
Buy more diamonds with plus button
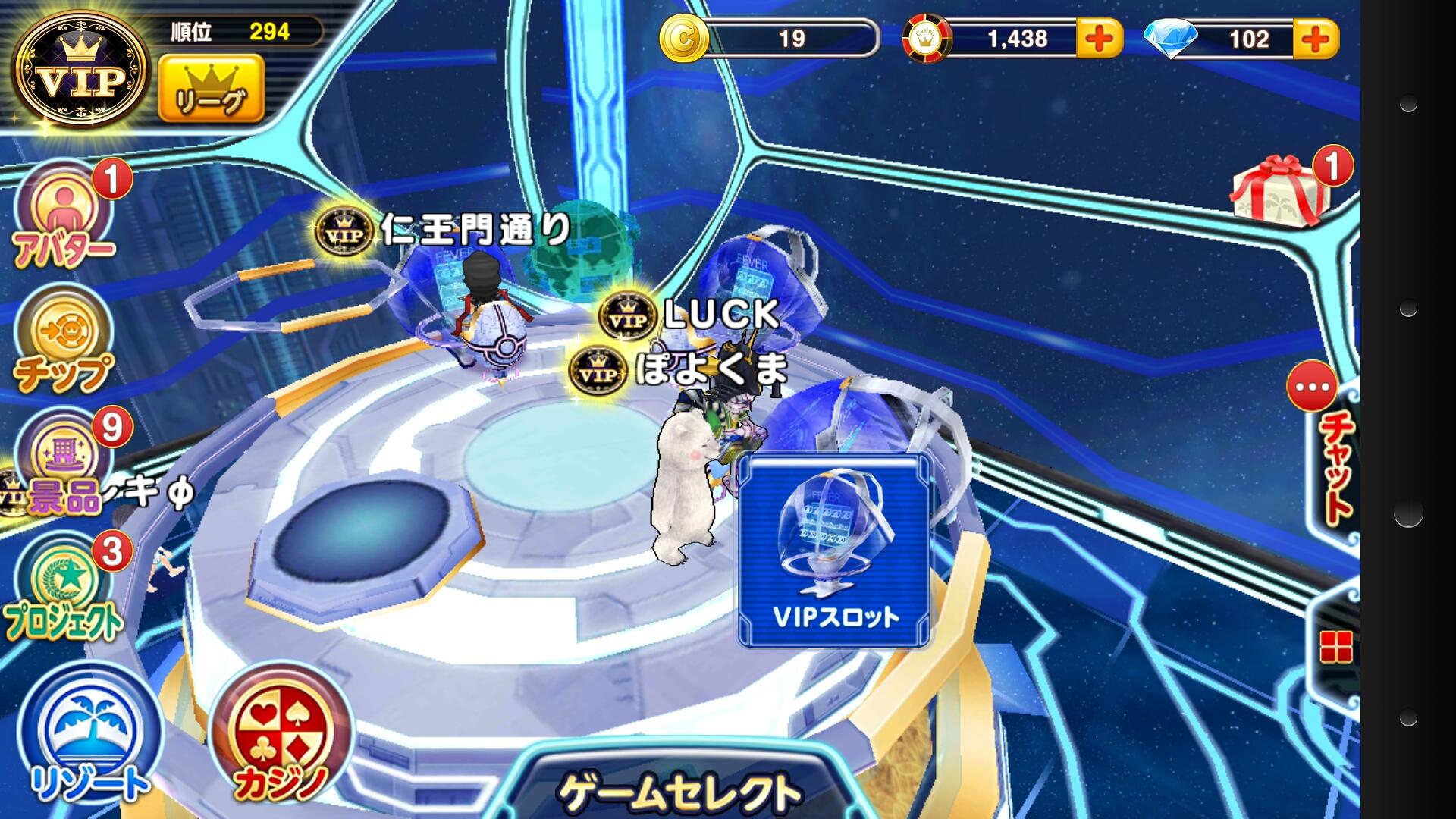point(1316,39)
